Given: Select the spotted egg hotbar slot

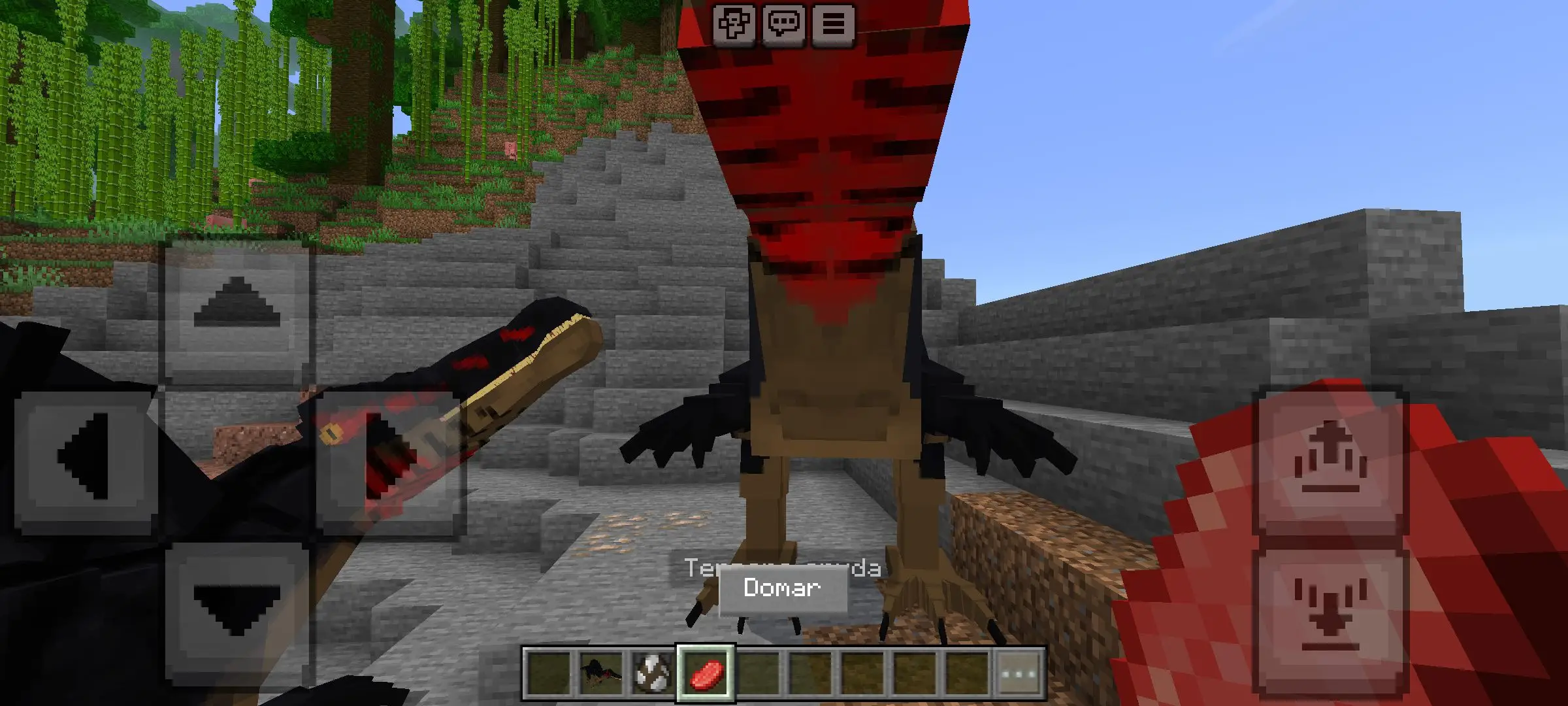Looking at the screenshot, I should coord(653,673).
